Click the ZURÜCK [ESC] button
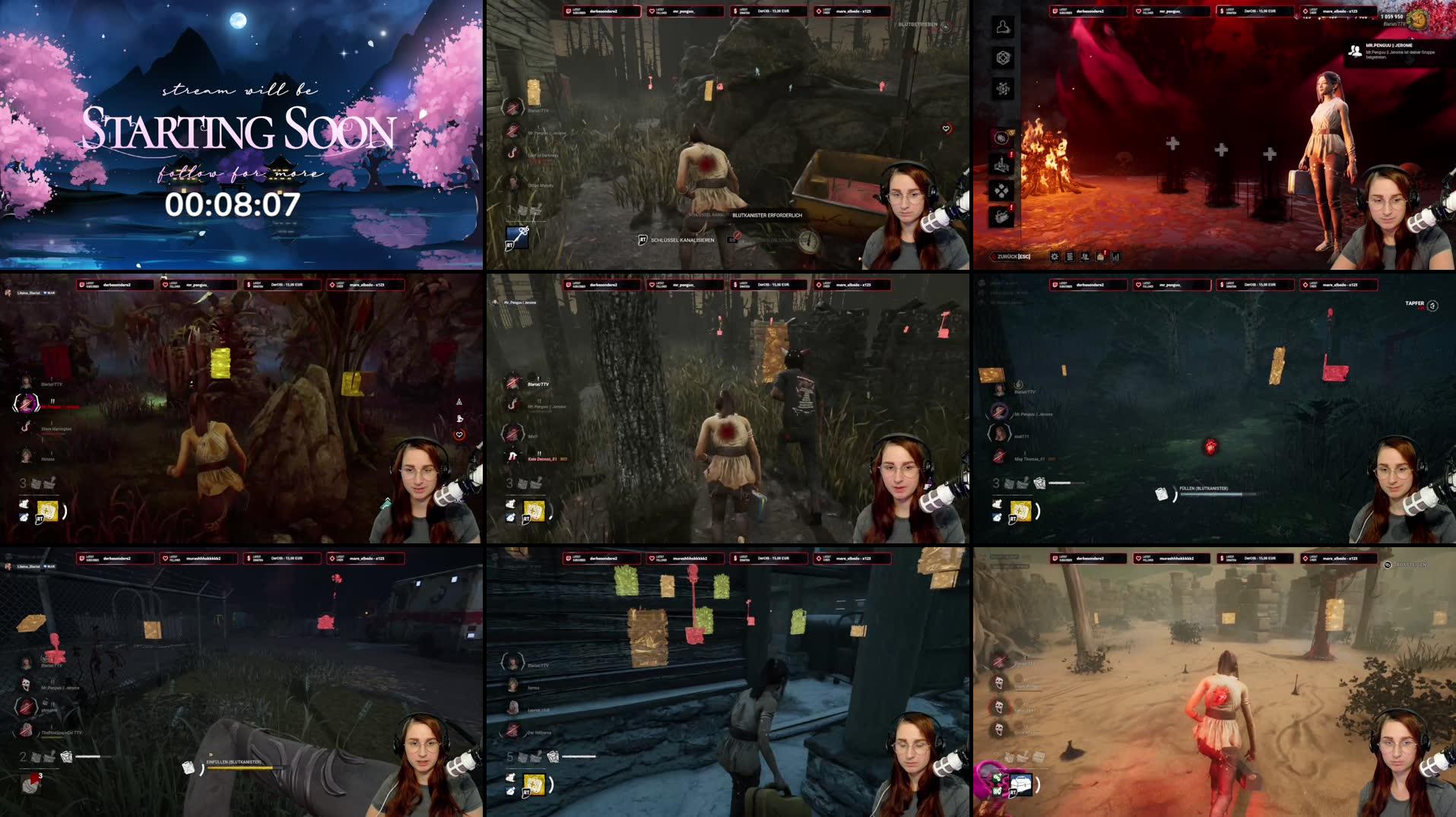The height and width of the screenshot is (817, 1456). pyautogui.click(x=1011, y=256)
